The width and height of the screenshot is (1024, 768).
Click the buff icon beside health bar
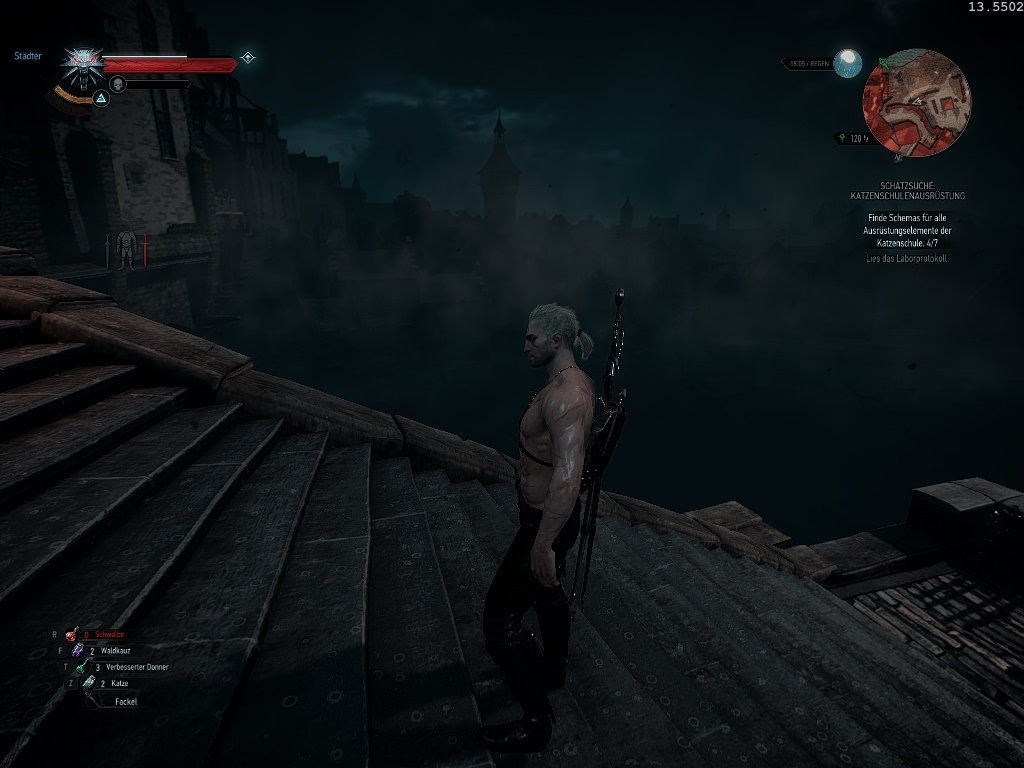[247, 58]
